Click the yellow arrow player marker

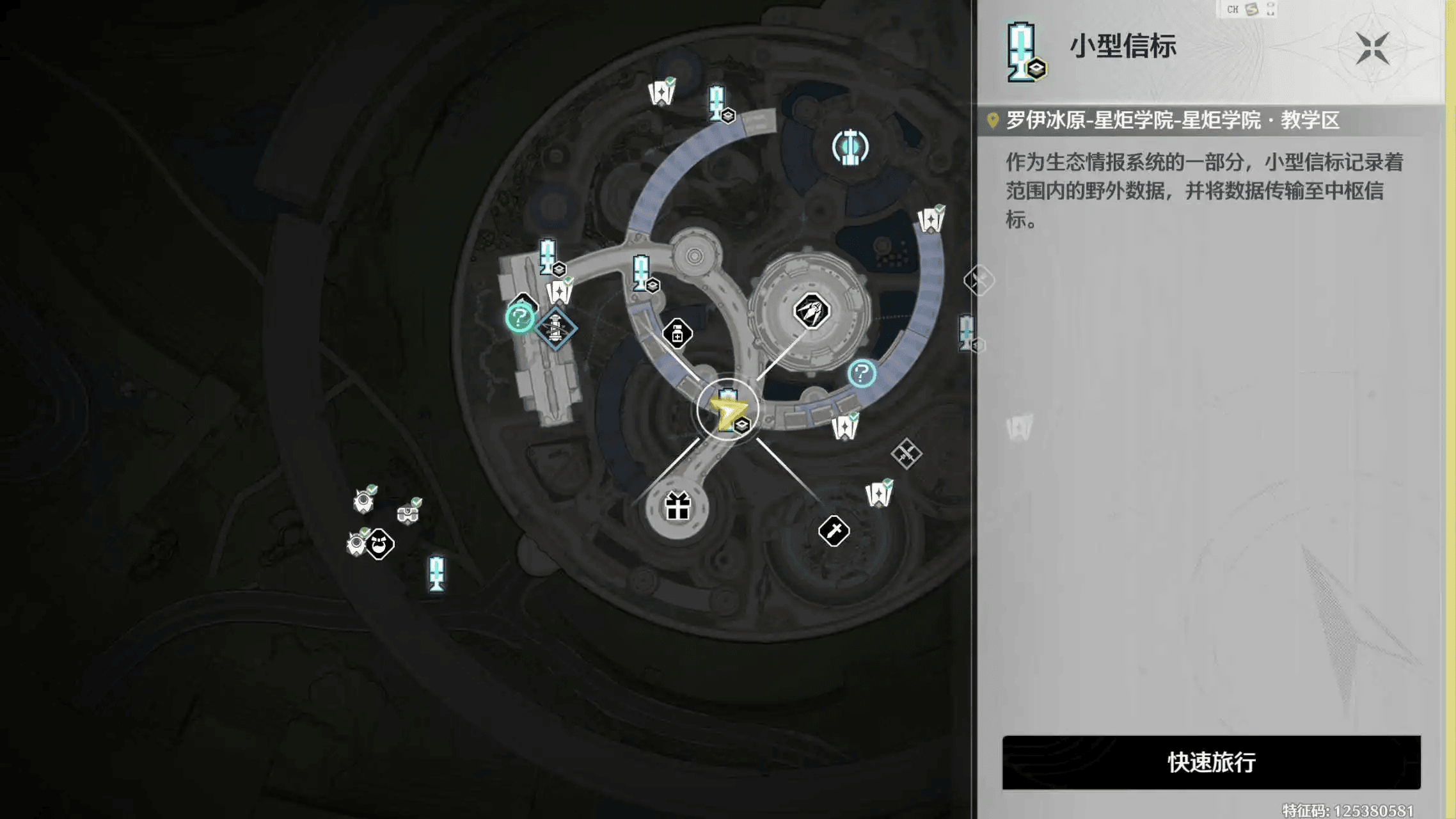(727, 413)
